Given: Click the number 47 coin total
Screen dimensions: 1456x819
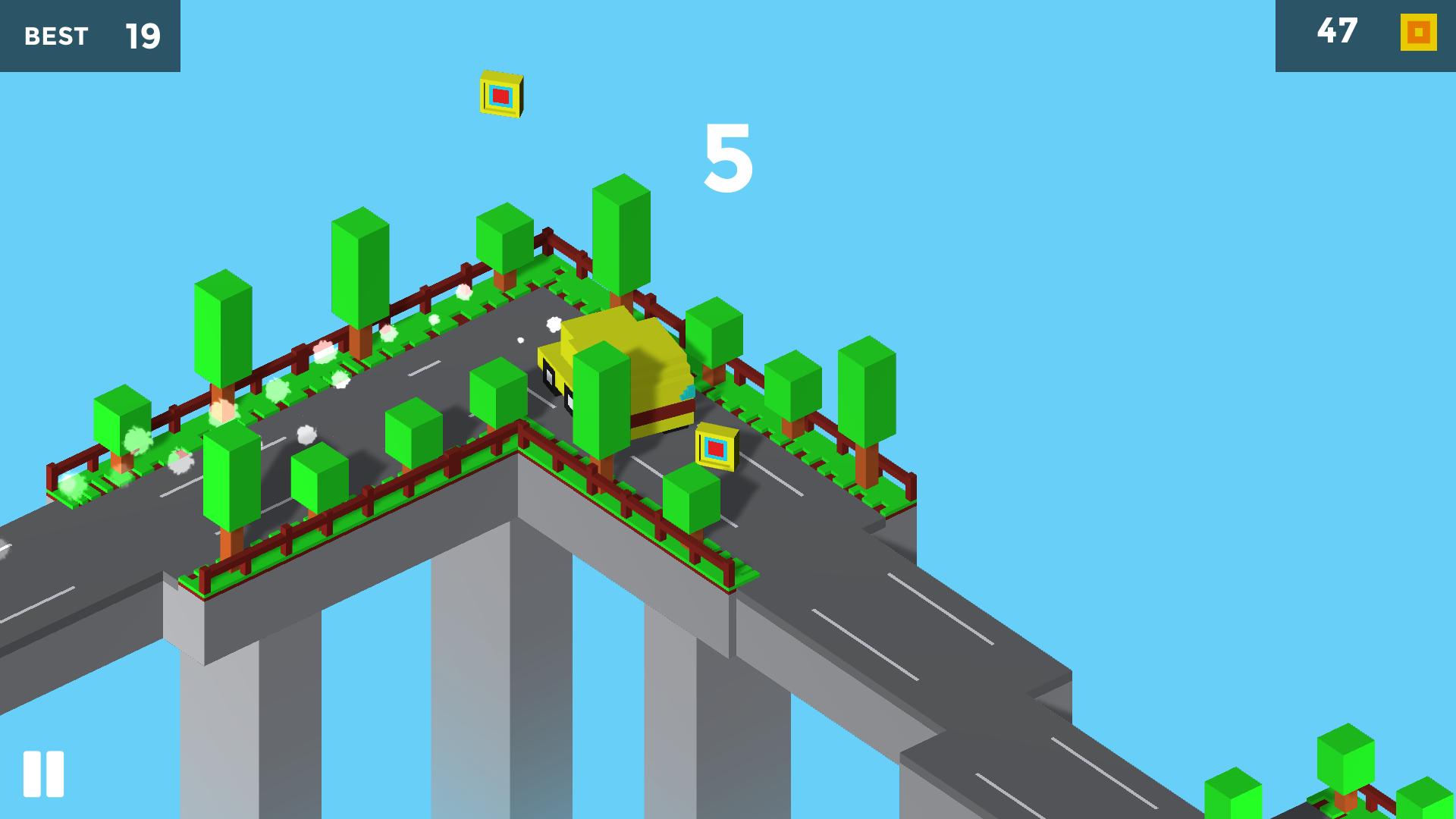Looking at the screenshot, I should pos(1337,32).
